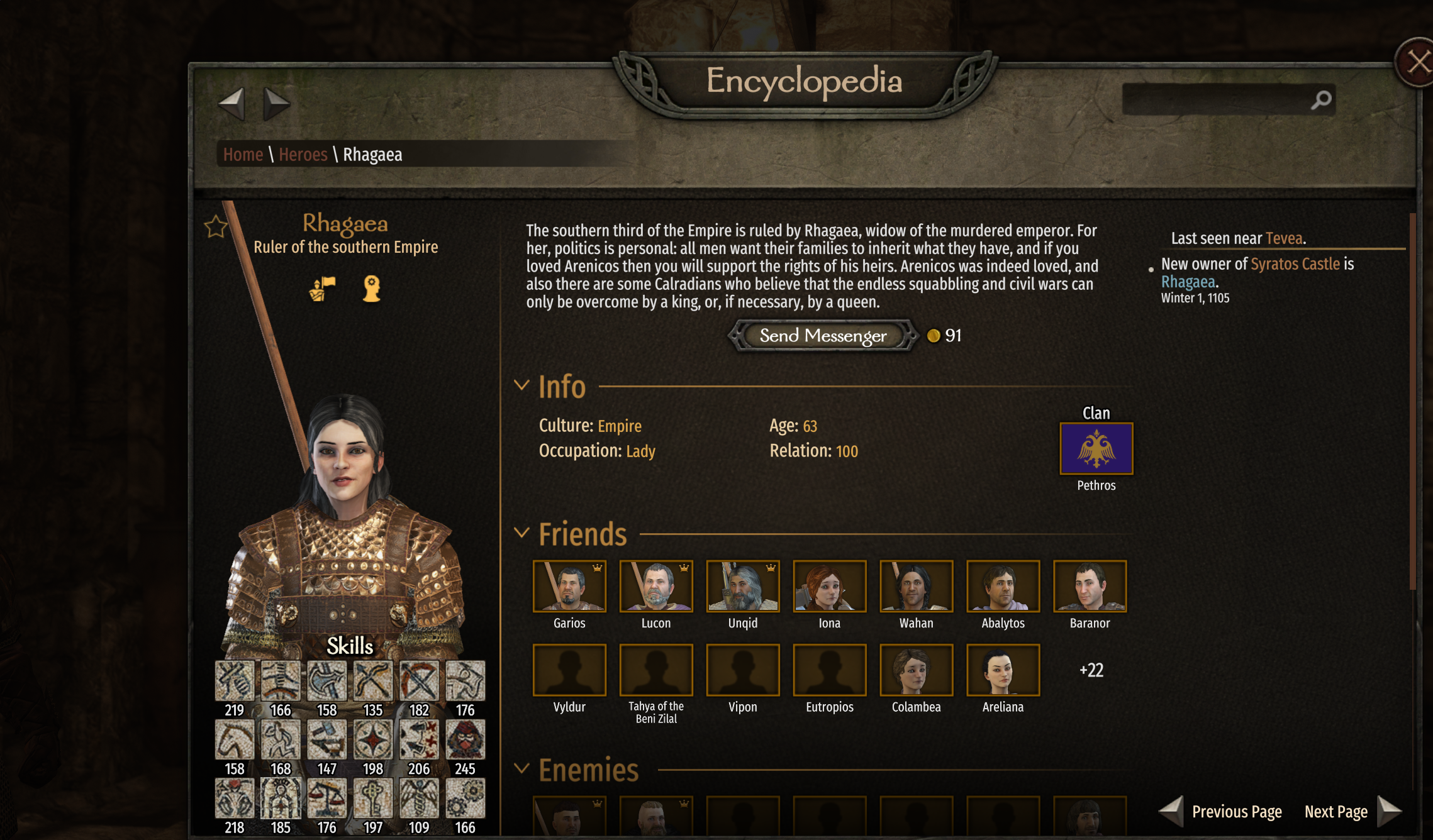Go forward with the right arrow button
This screenshot has height=840, width=1433.
[x=276, y=103]
